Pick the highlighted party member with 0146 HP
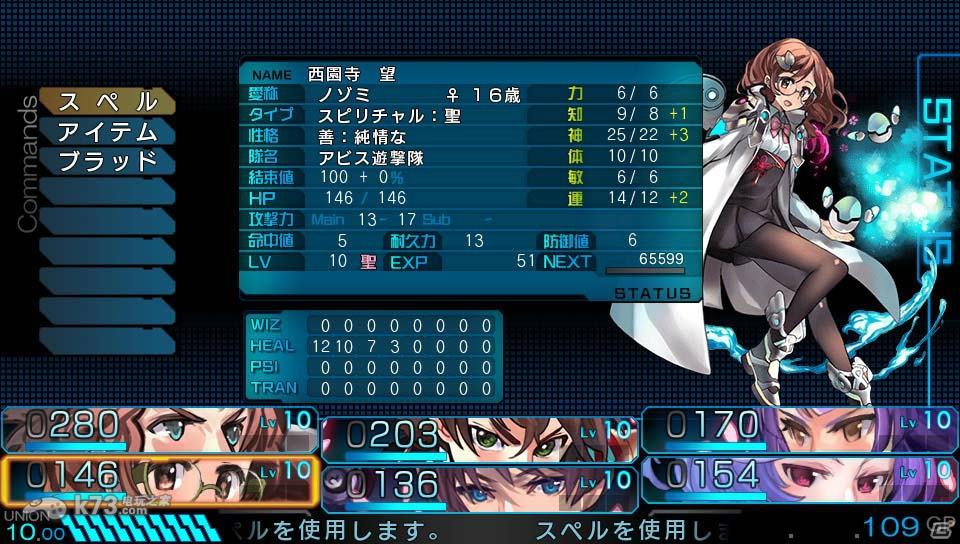 (x=160, y=479)
